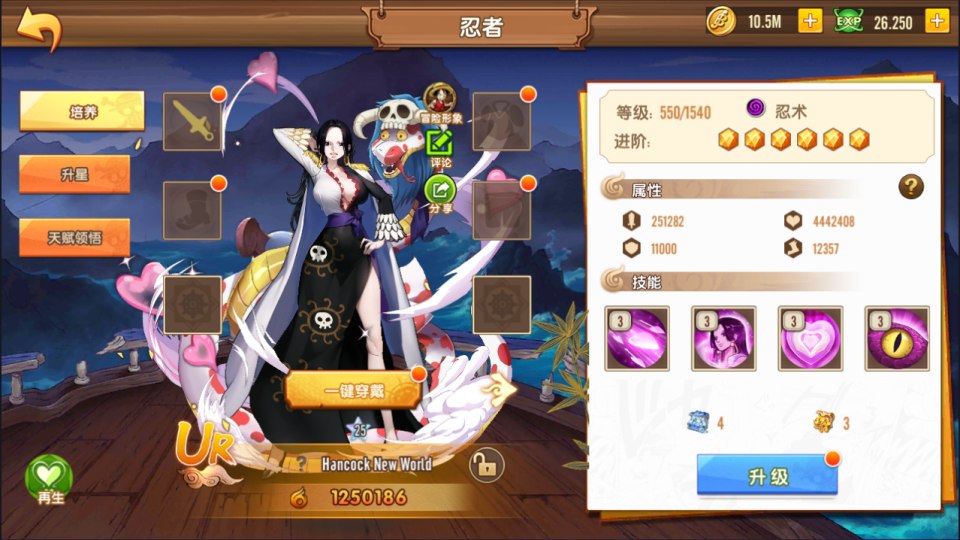Viewport: 960px width, 540px height.
Task: Toggle the padlock lock icon
Action: click(x=485, y=465)
